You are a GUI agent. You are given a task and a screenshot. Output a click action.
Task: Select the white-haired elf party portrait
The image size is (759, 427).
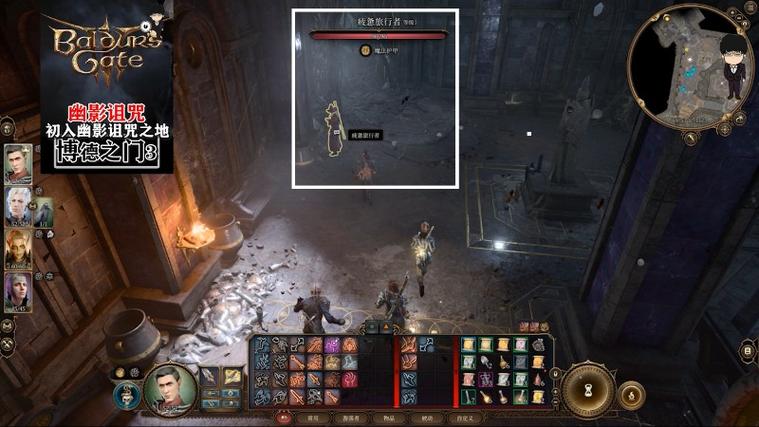pos(18,207)
